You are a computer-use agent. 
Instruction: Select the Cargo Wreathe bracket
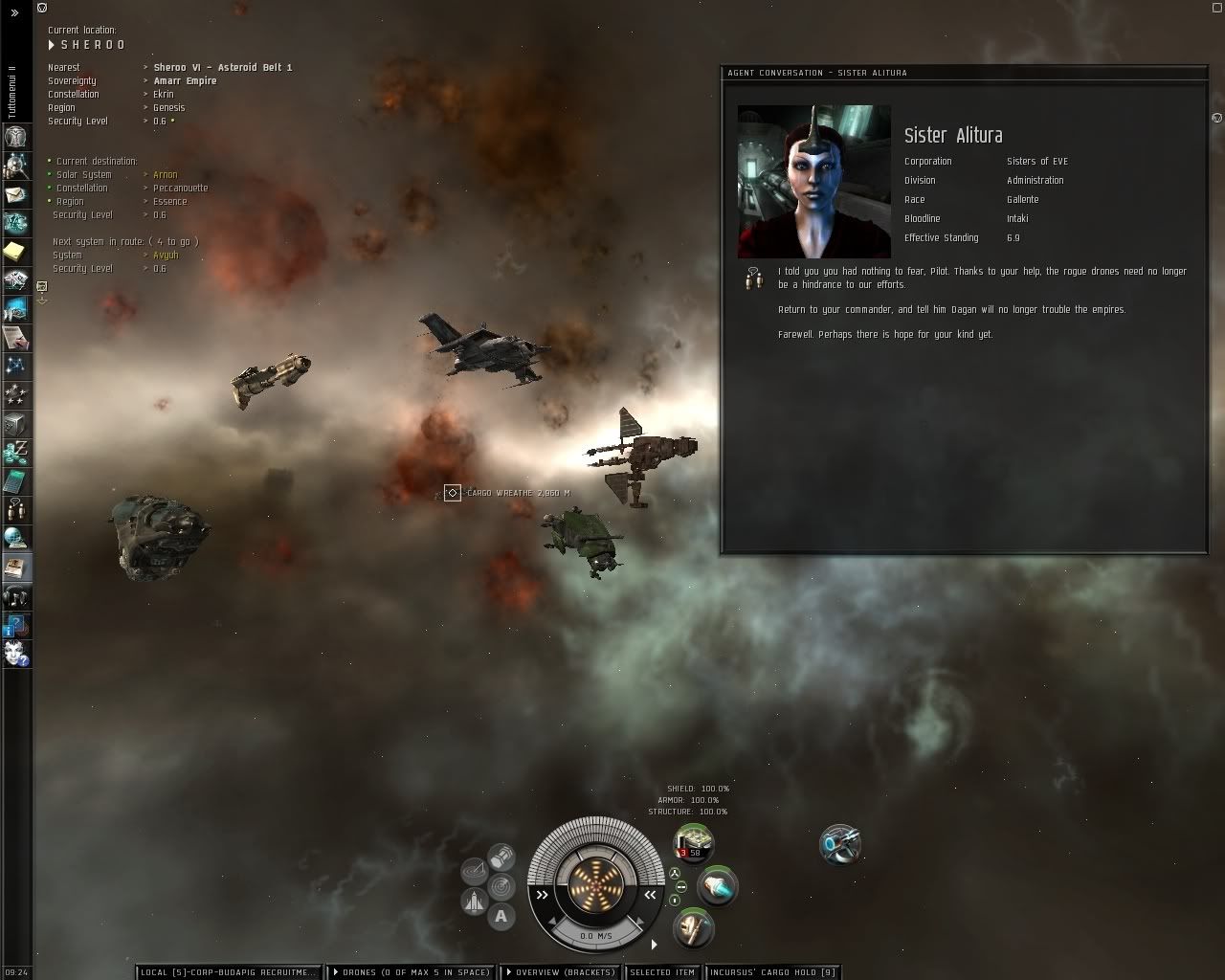click(453, 493)
